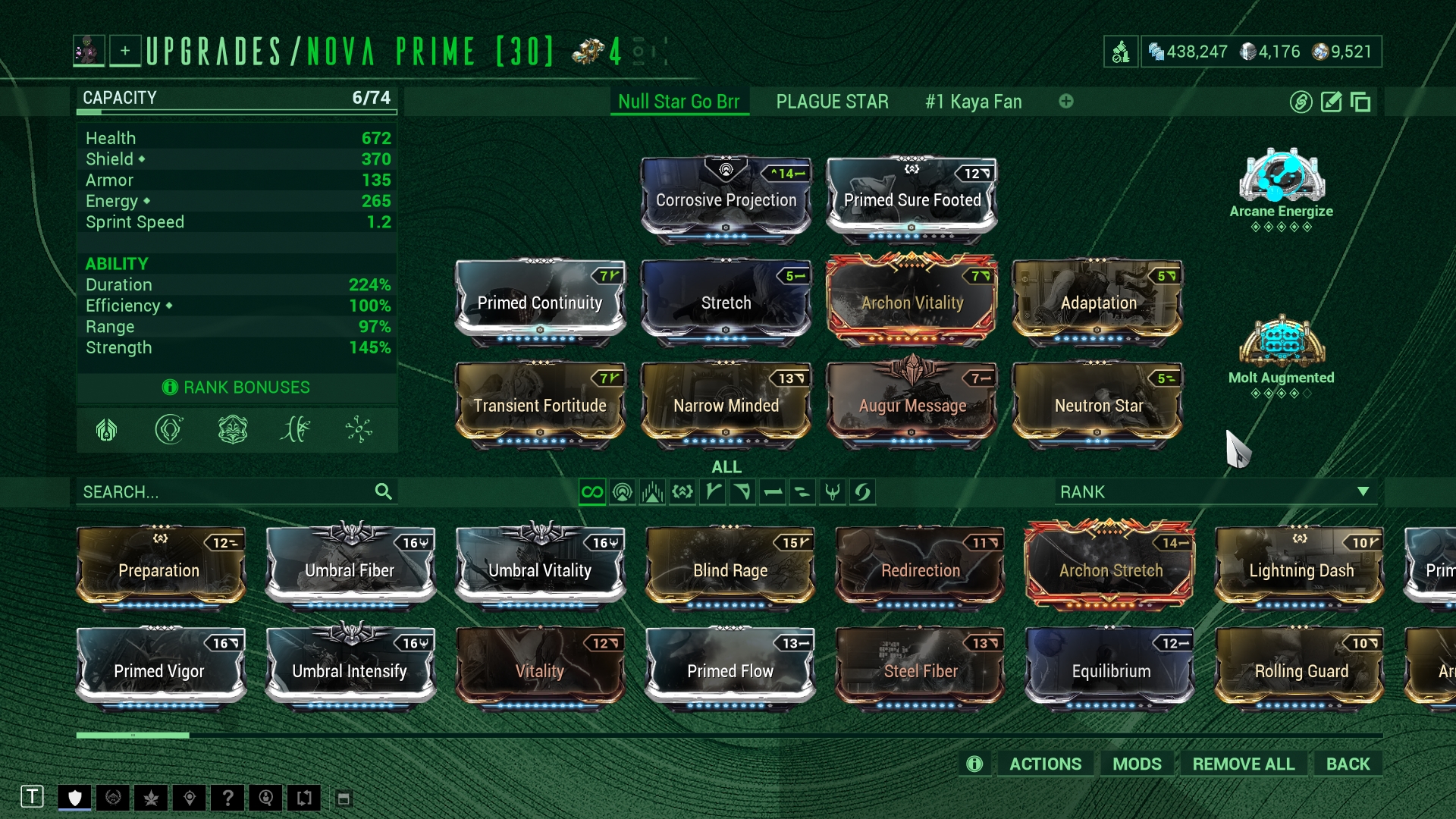Viewport: 1456px width, 819px height.
Task: Choose the Archon Vitality mod slot
Action: [912, 303]
